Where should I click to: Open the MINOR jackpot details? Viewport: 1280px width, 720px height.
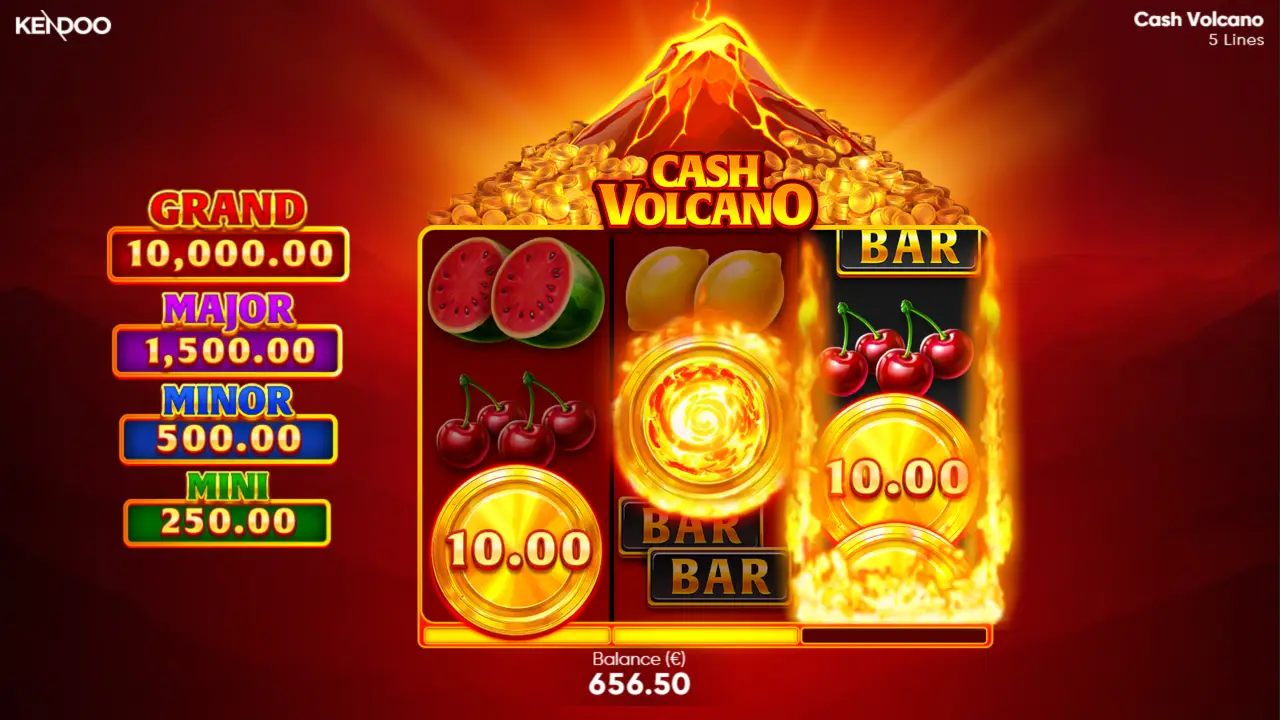pyautogui.click(x=226, y=418)
